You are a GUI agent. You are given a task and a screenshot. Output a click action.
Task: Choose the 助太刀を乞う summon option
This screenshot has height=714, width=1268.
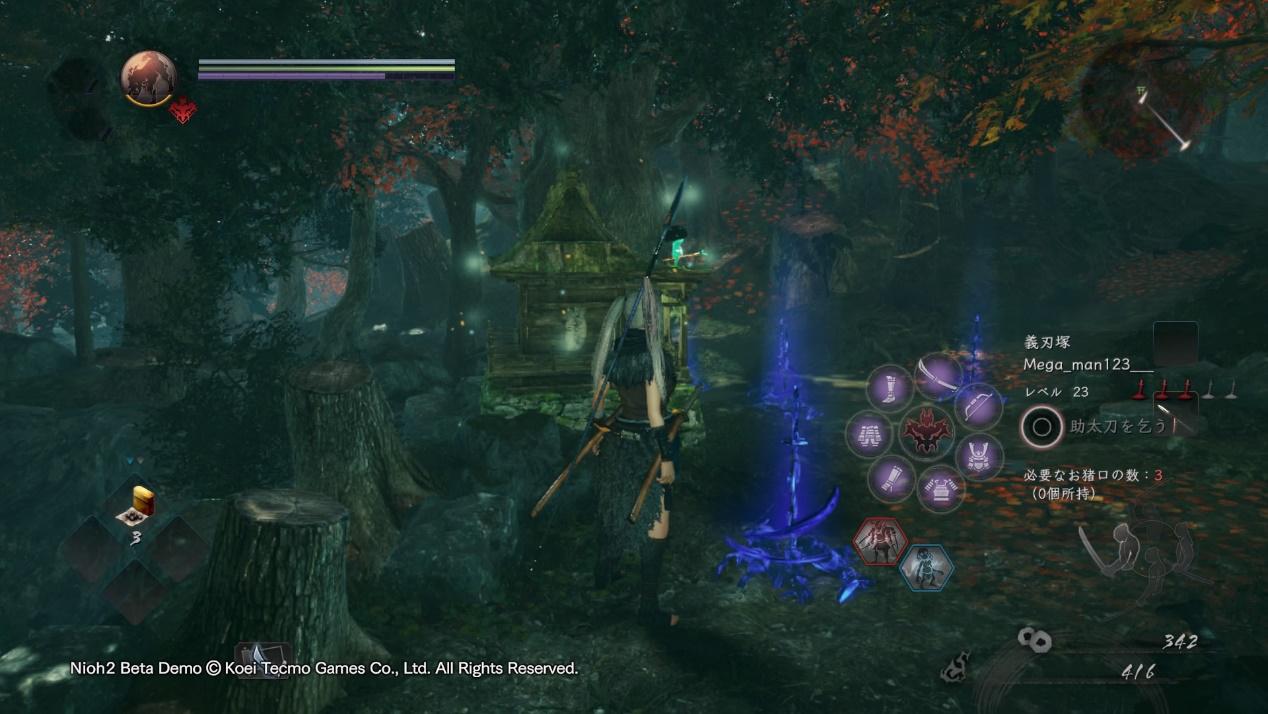click(1110, 427)
